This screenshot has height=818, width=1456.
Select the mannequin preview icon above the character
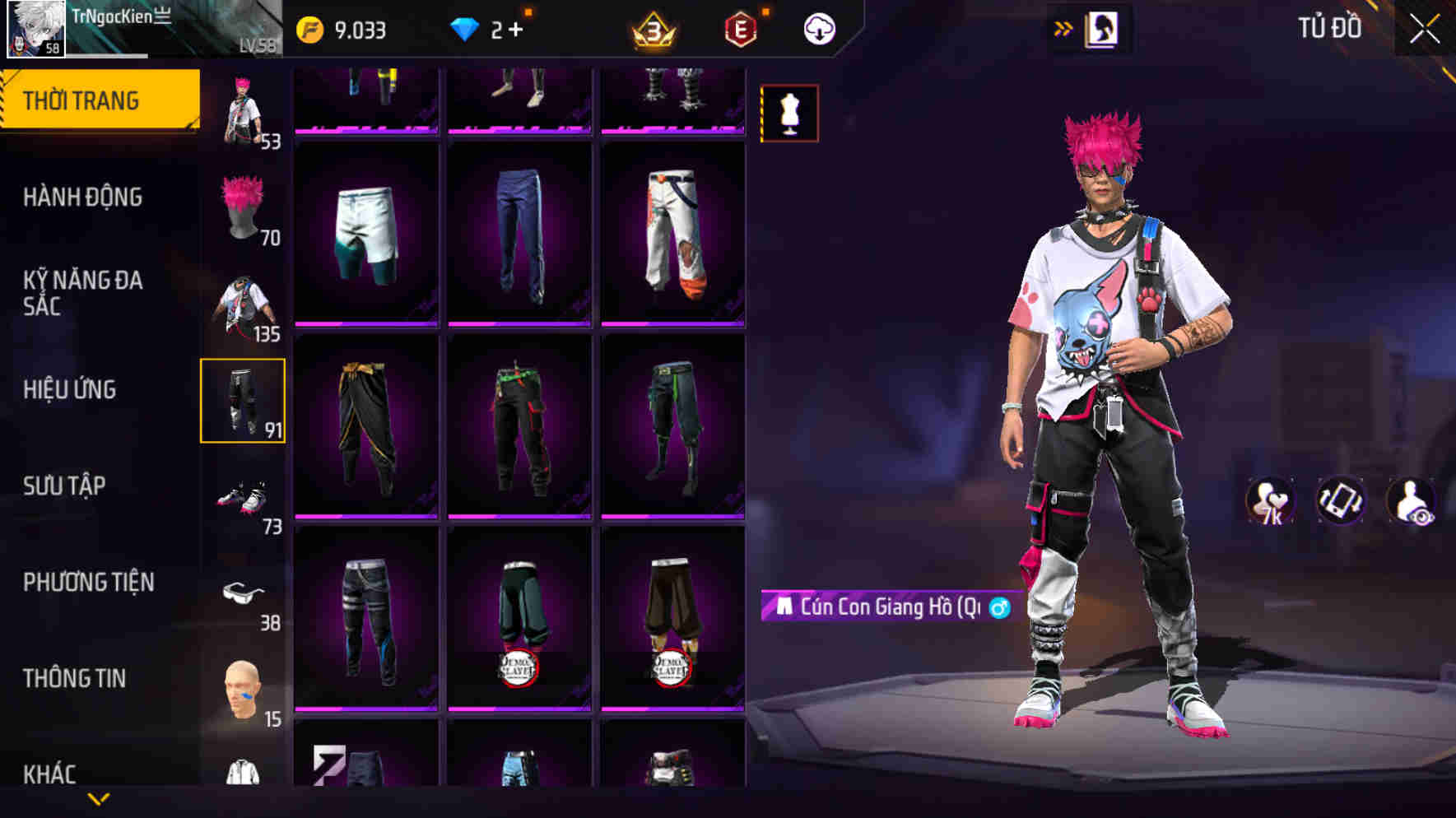(789, 114)
